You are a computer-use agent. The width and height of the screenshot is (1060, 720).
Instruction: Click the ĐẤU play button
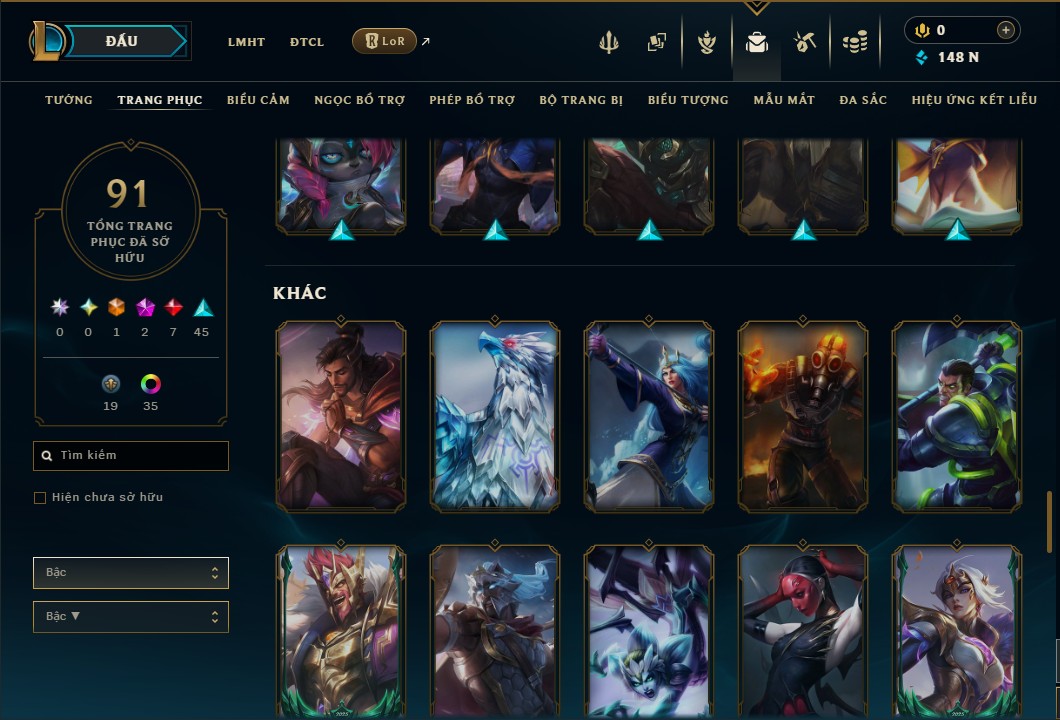(122, 41)
